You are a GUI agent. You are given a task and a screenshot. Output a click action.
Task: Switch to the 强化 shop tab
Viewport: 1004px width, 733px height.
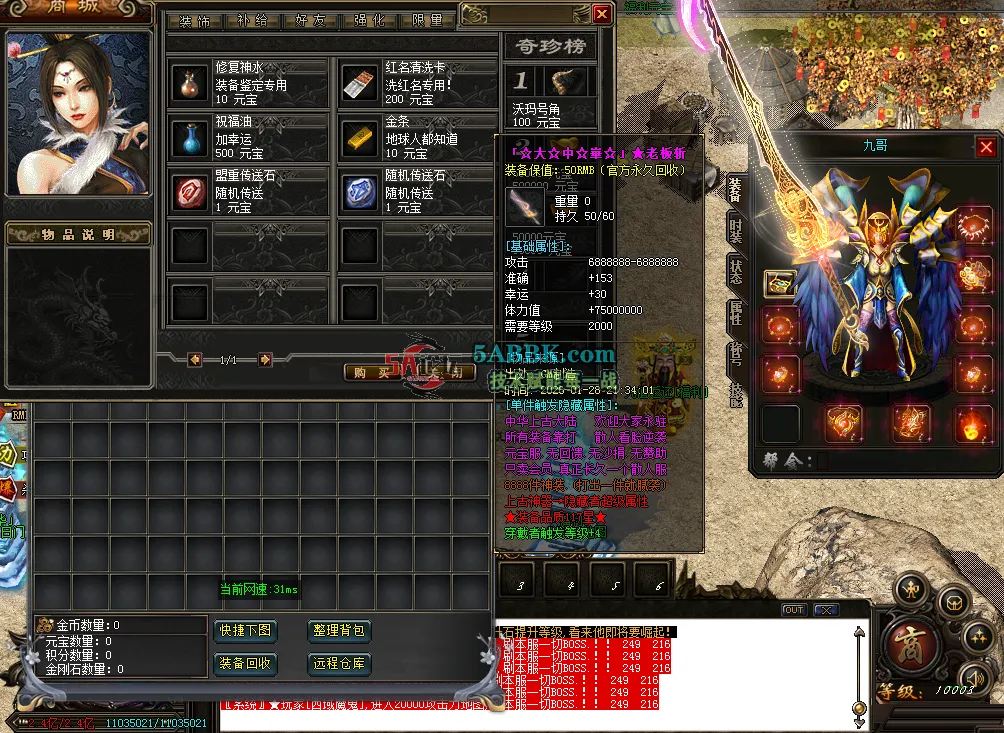point(368,21)
